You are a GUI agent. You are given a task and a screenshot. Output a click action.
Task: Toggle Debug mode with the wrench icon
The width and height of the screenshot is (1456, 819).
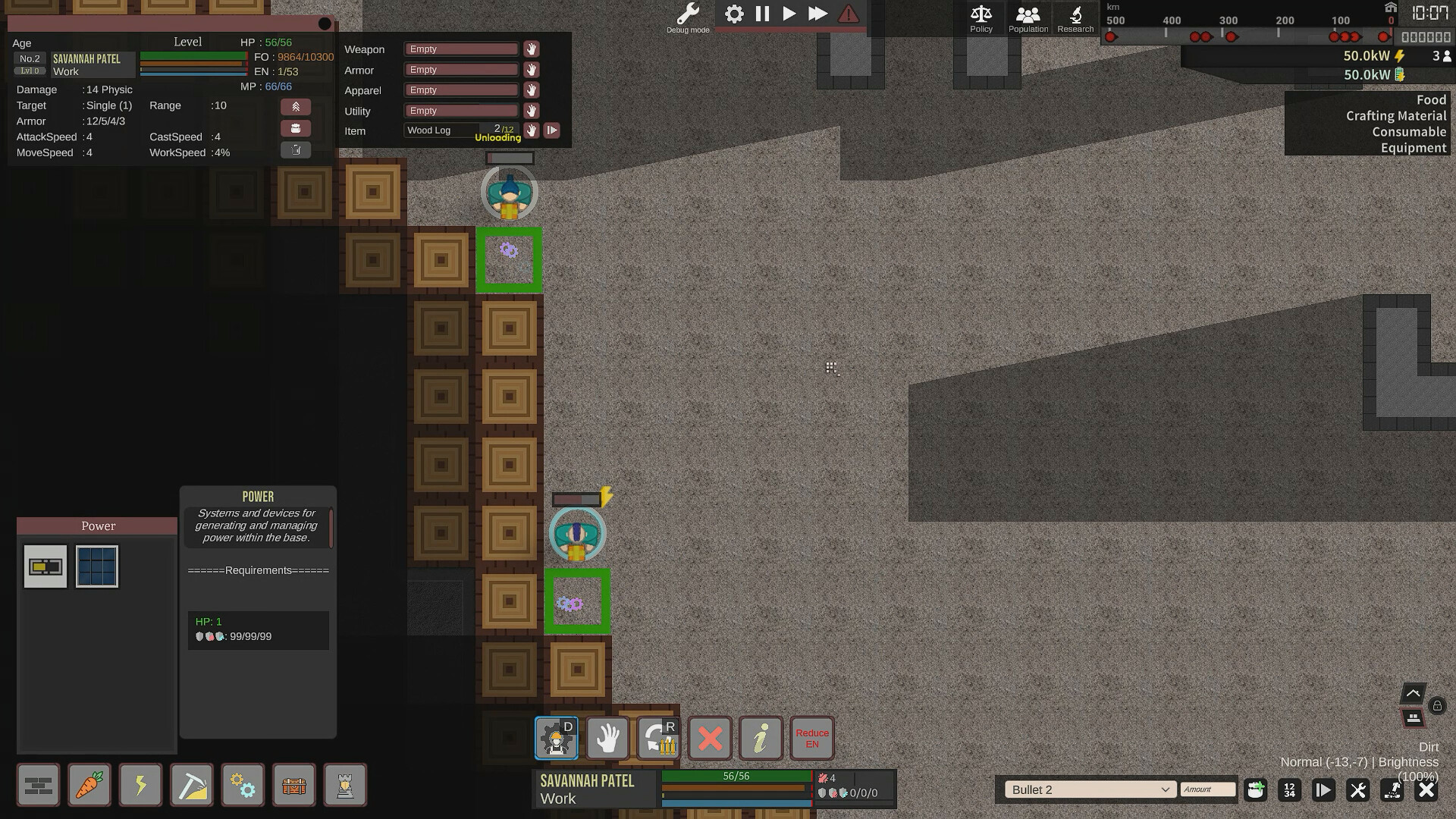pyautogui.click(x=687, y=12)
